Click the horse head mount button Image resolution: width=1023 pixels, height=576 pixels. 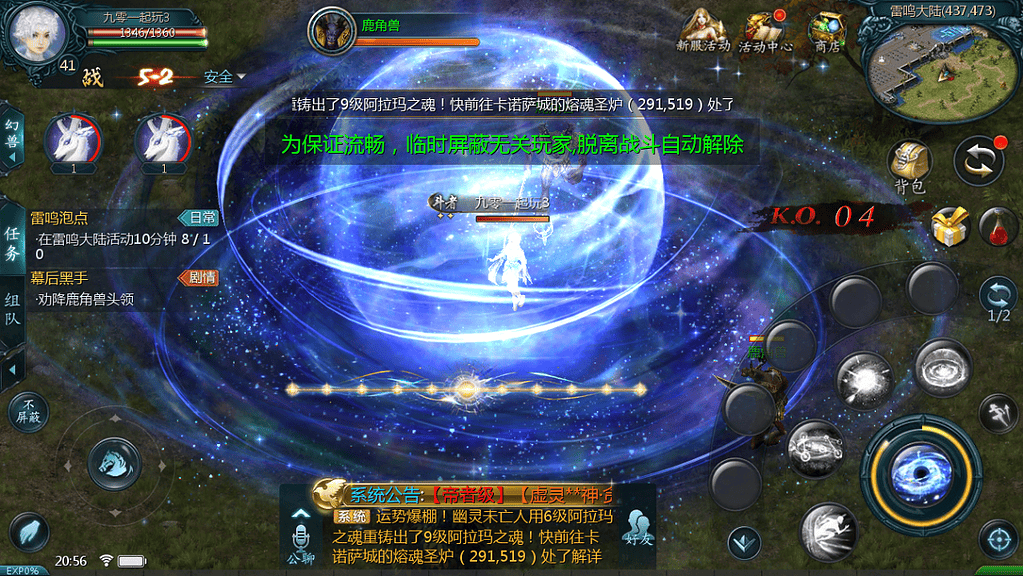tap(113, 463)
